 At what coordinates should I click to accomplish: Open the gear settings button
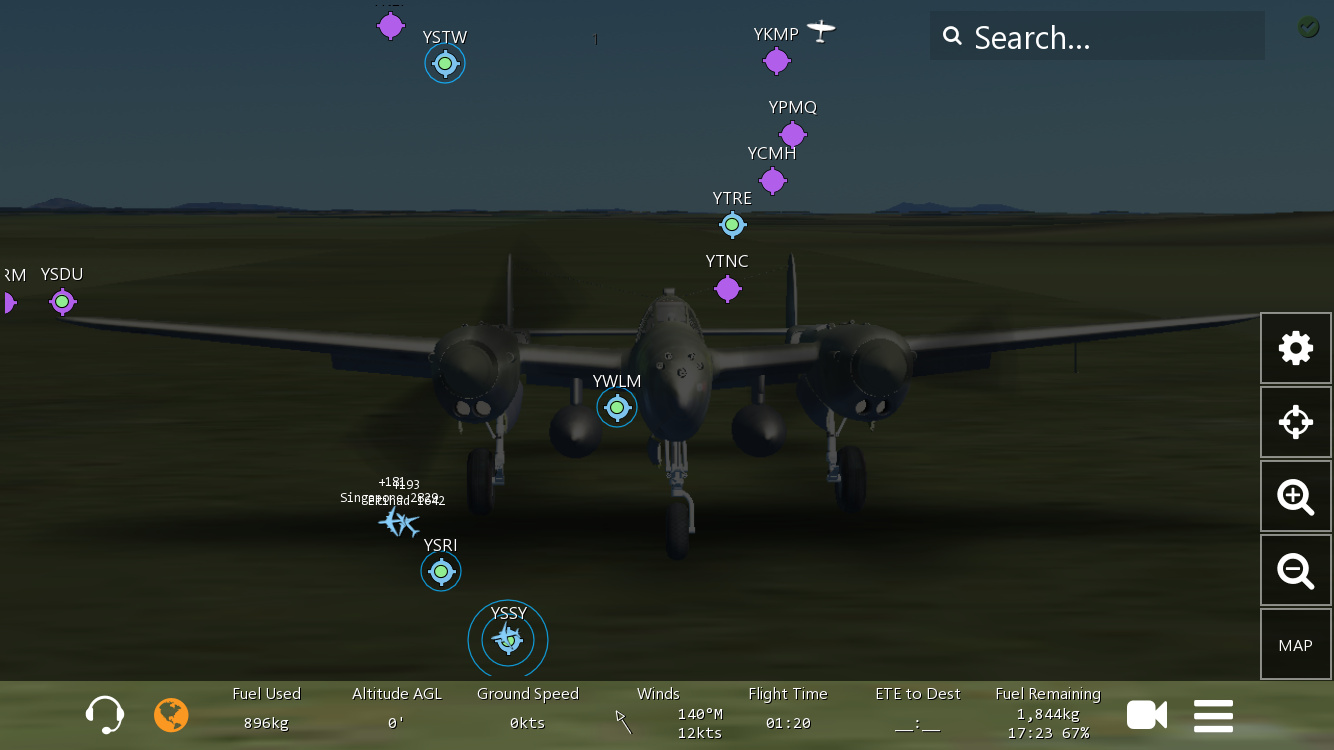tap(1295, 348)
